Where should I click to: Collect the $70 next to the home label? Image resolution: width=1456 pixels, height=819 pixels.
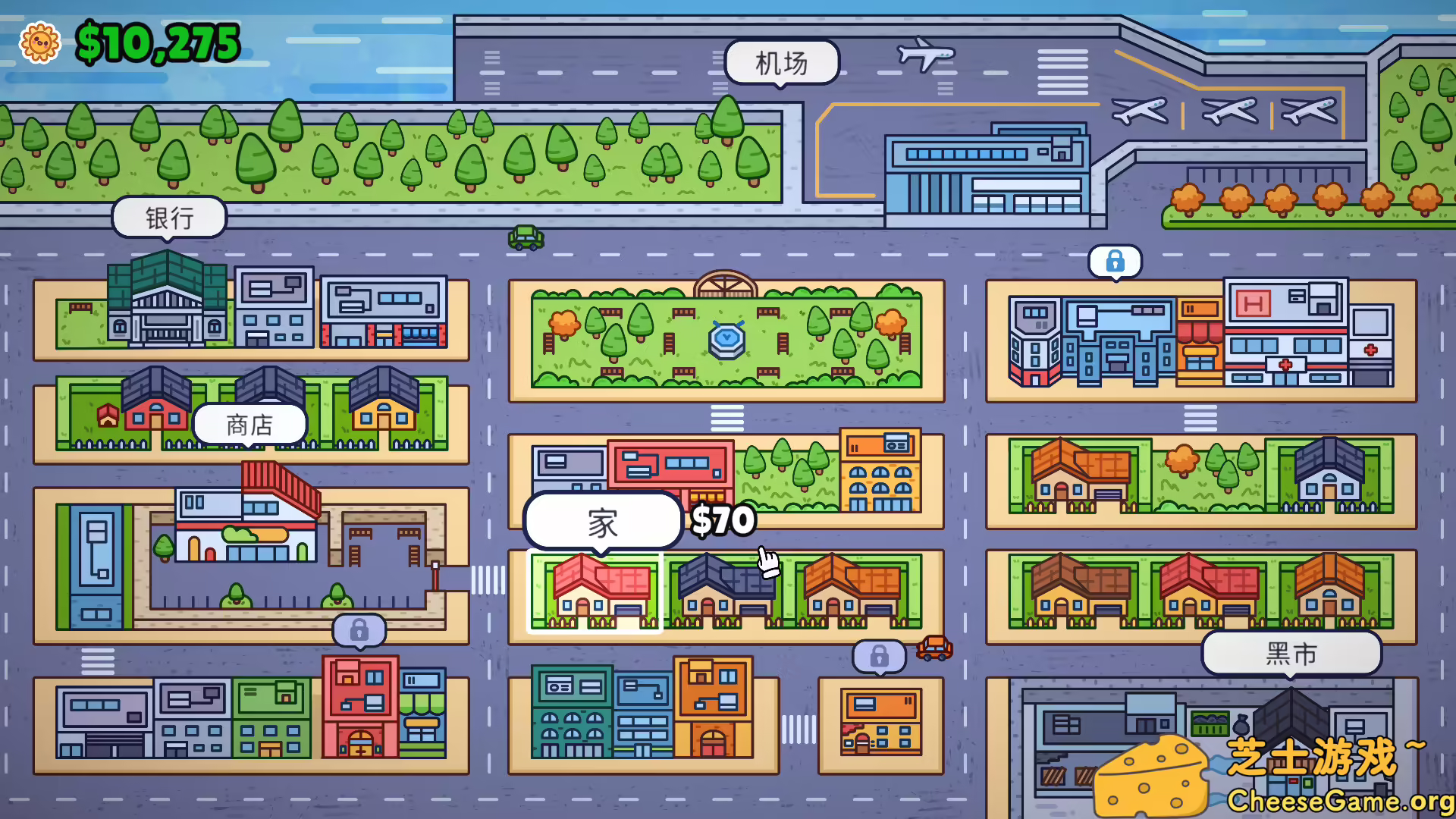[723, 521]
